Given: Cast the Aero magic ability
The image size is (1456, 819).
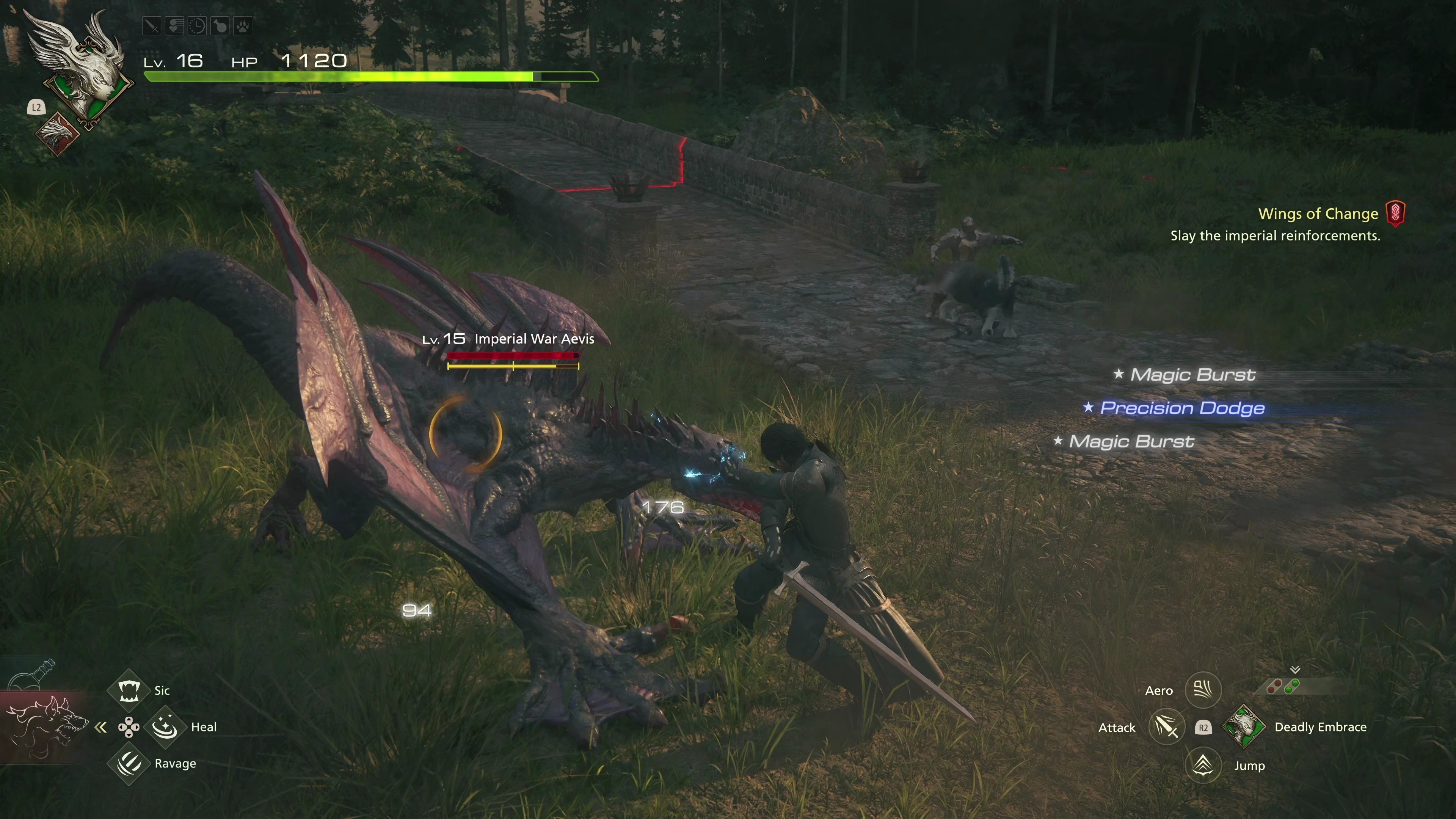Looking at the screenshot, I should pos(1203,690).
